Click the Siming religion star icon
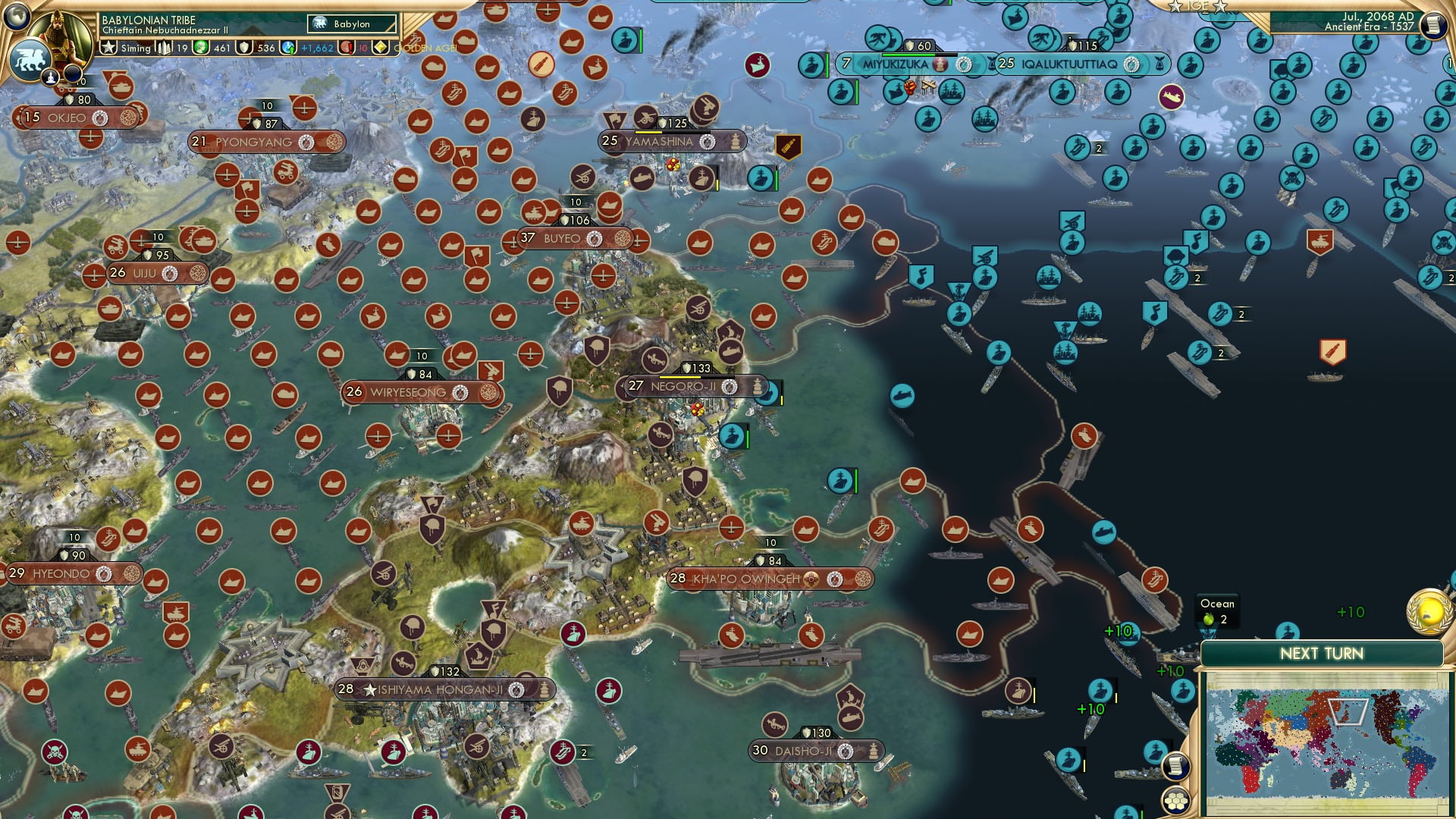The image size is (1456, 819). 108,47
